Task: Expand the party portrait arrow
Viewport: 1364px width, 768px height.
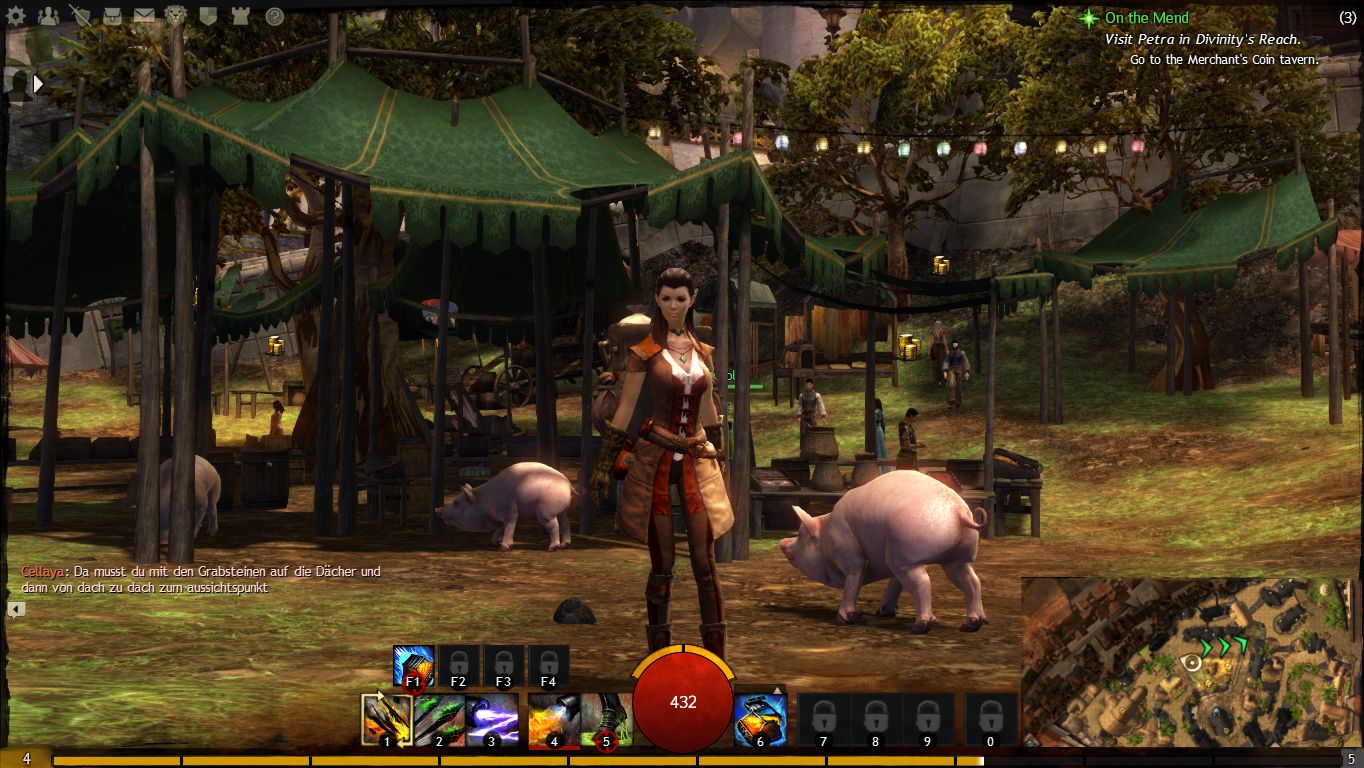Action: pyautogui.click(x=38, y=84)
